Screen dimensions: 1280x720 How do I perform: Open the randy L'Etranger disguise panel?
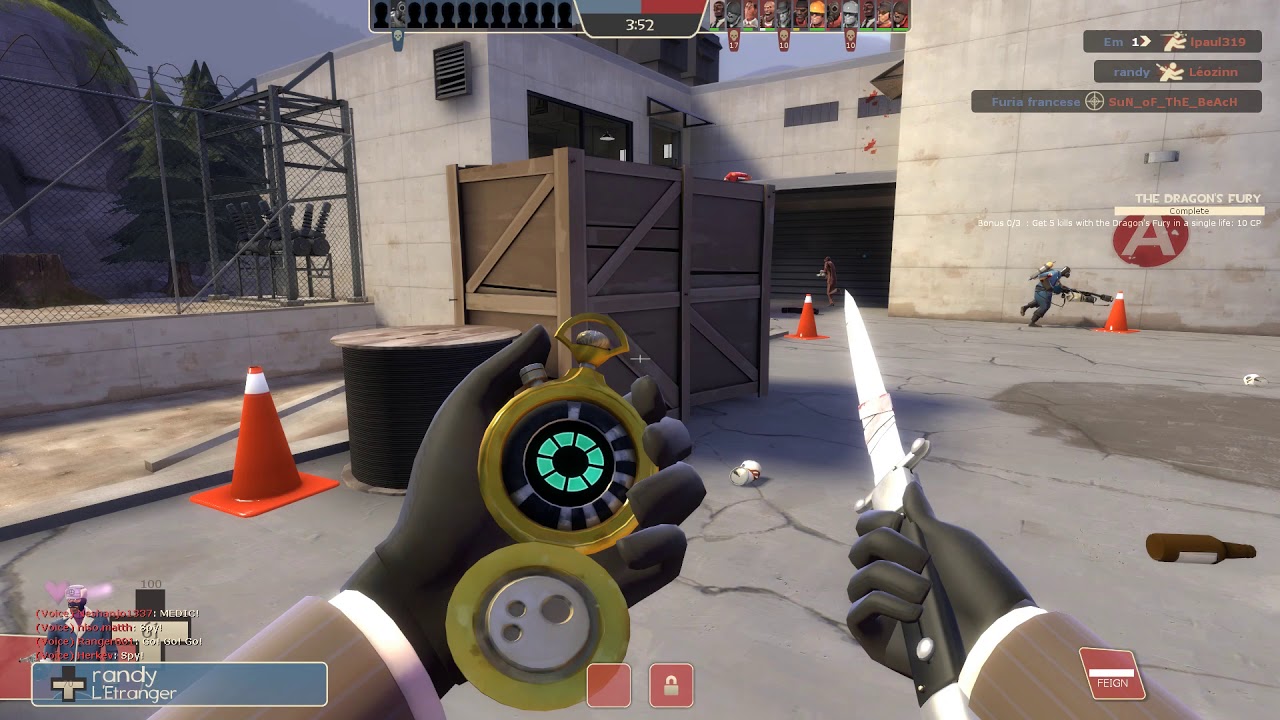(180, 684)
